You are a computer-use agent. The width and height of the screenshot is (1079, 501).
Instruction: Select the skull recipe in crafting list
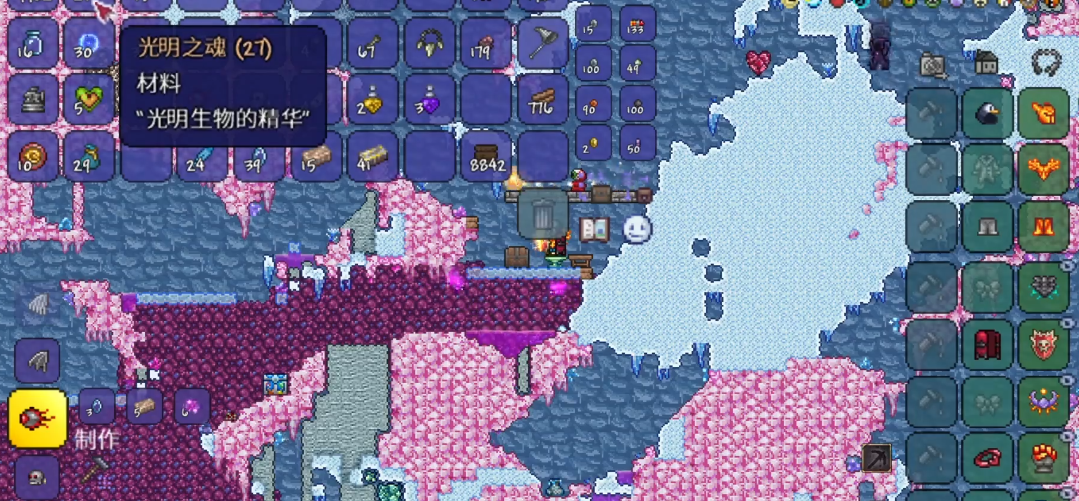point(37,477)
